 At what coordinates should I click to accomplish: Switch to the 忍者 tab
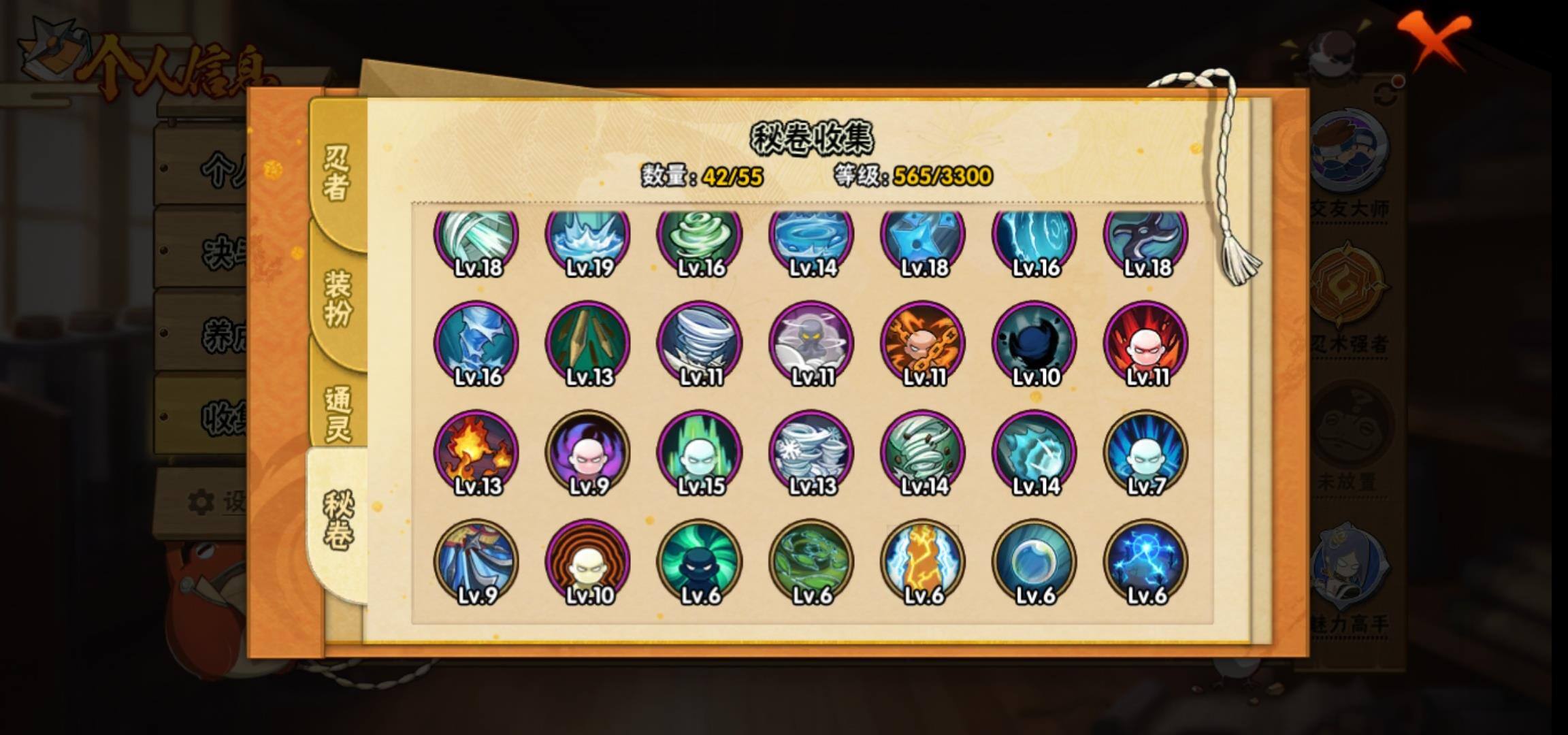click(336, 174)
